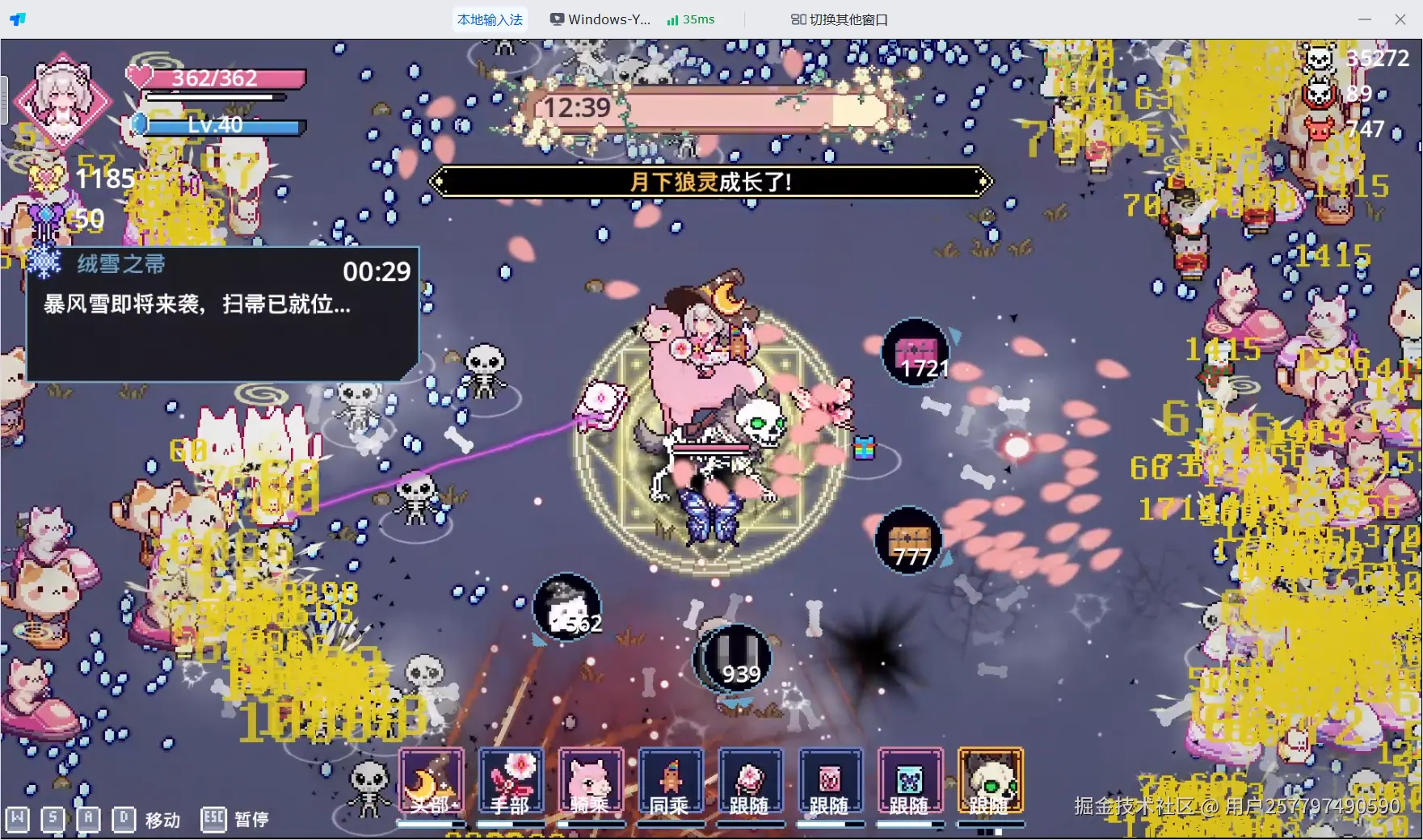This screenshot has height=840, width=1423.
Task: Select the moon hat head slot
Action: click(432, 781)
